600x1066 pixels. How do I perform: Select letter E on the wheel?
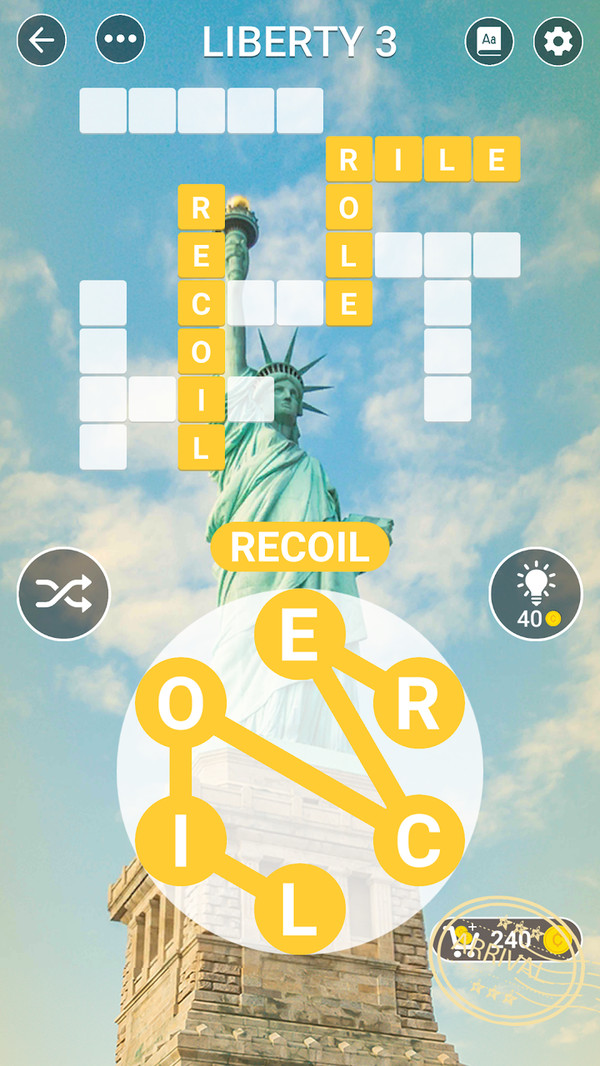[x=299, y=636]
